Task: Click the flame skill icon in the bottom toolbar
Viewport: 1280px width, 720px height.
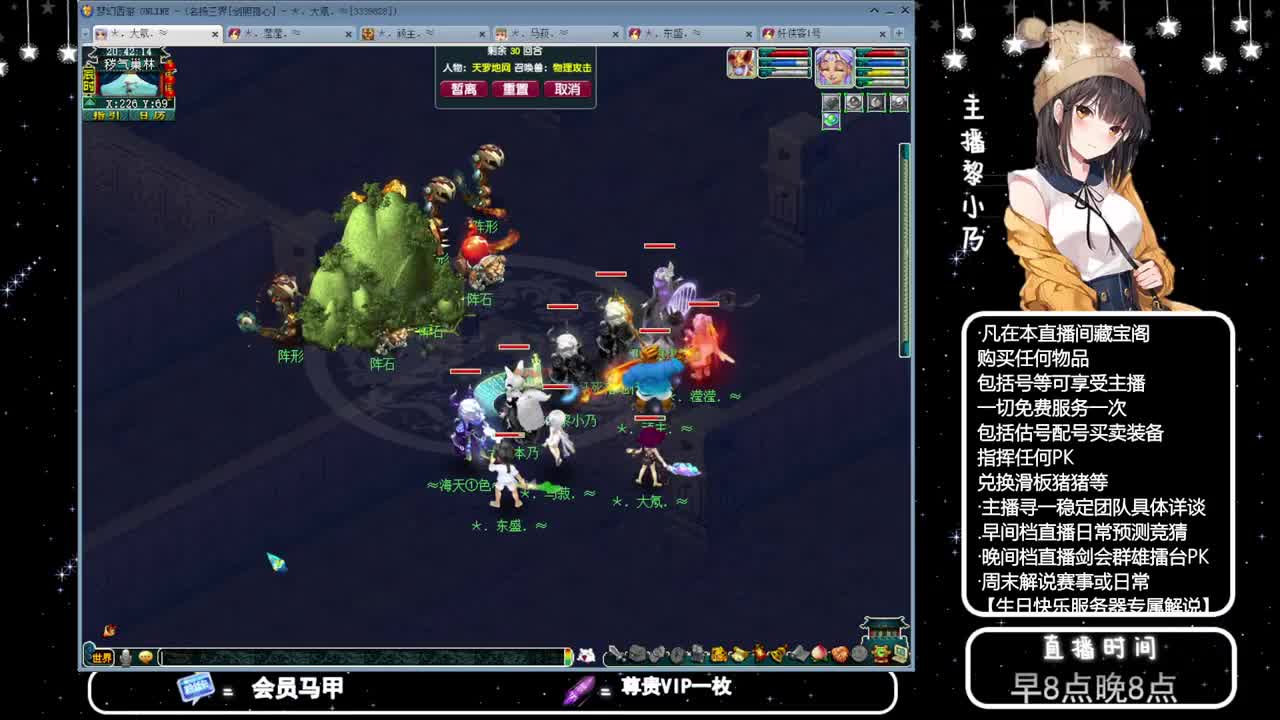Action: pos(760,654)
